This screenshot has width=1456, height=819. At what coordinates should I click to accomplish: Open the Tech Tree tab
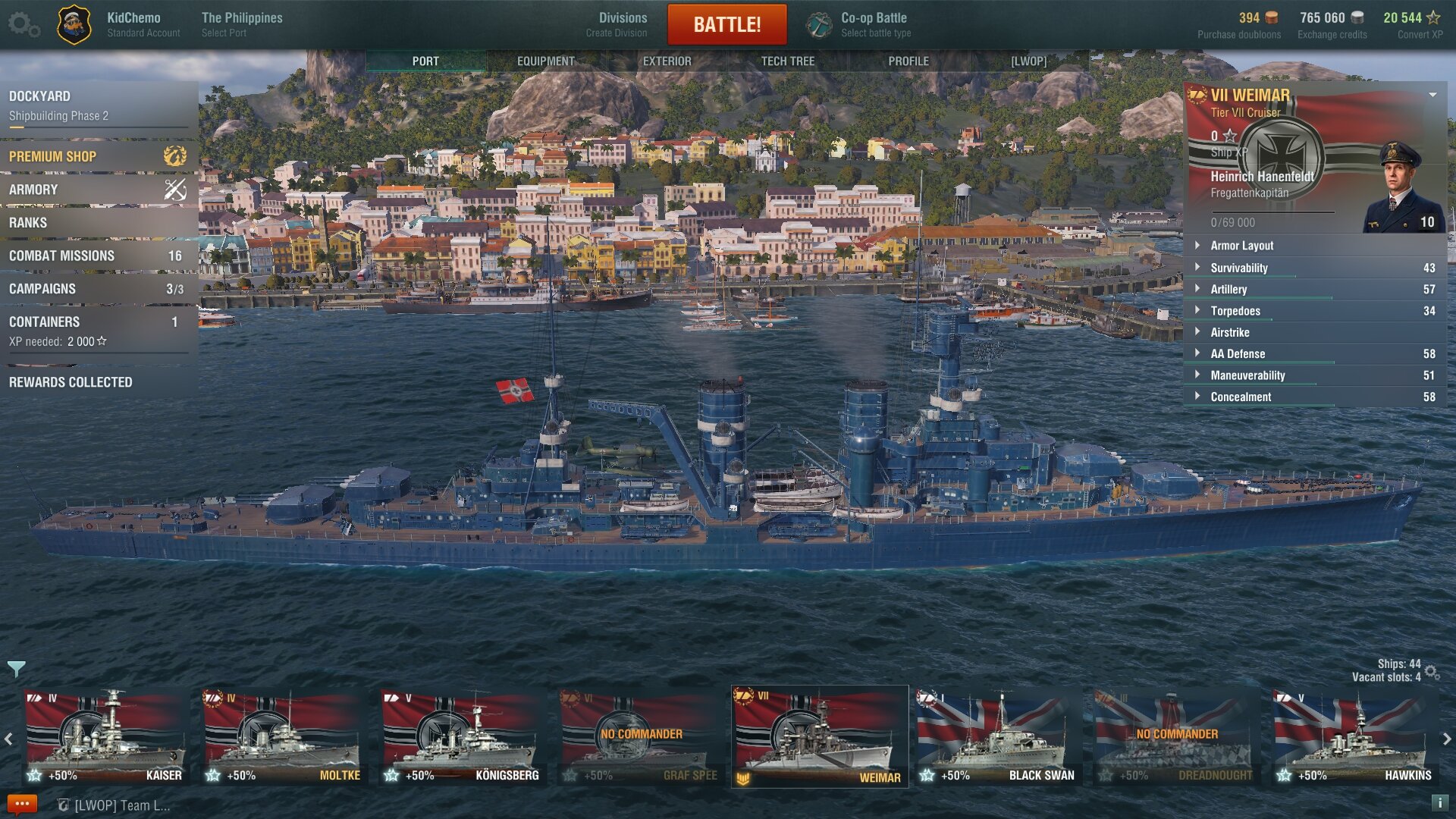(787, 61)
